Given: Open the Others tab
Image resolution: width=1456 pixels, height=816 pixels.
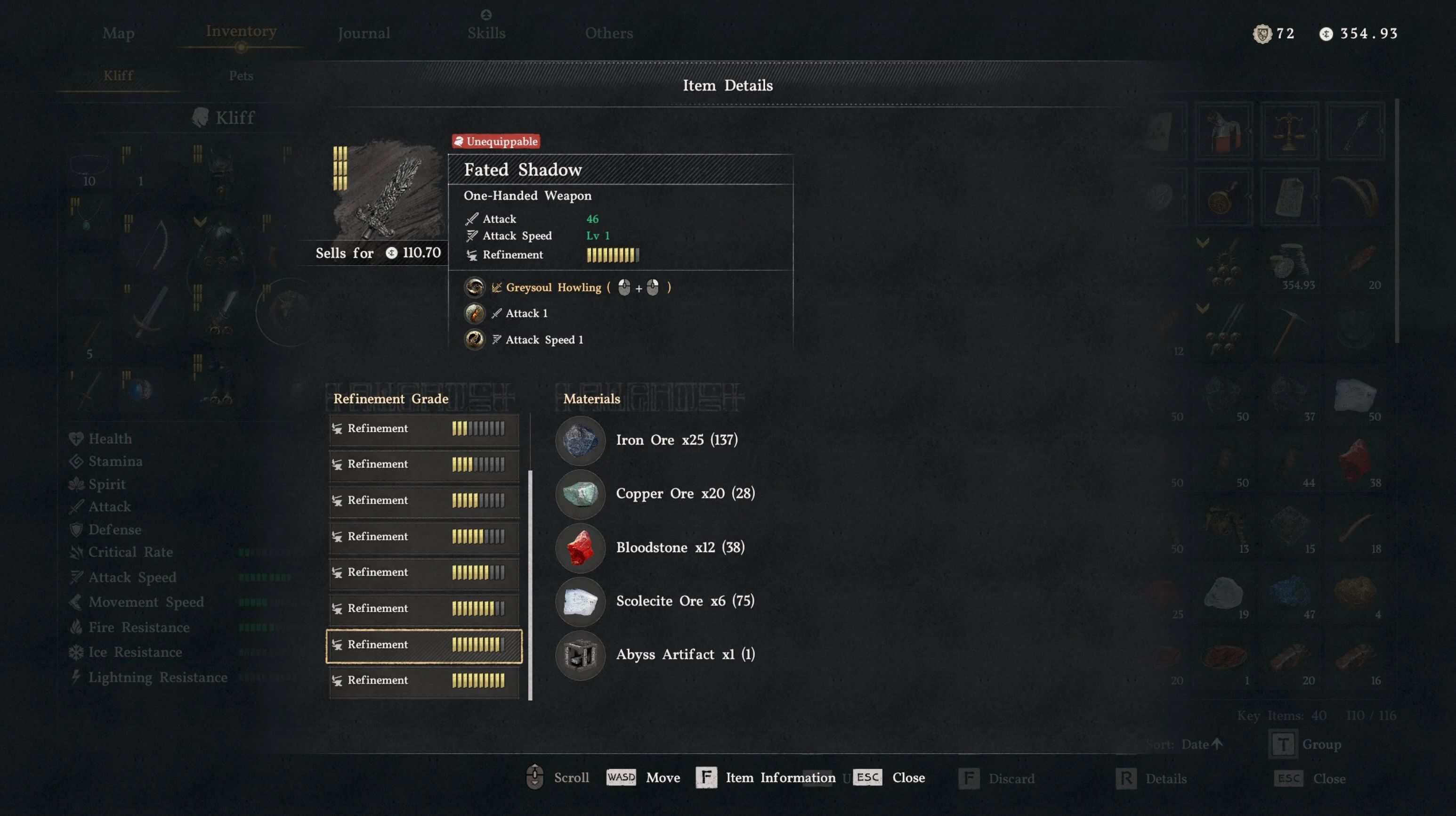Looking at the screenshot, I should (x=609, y=33).
